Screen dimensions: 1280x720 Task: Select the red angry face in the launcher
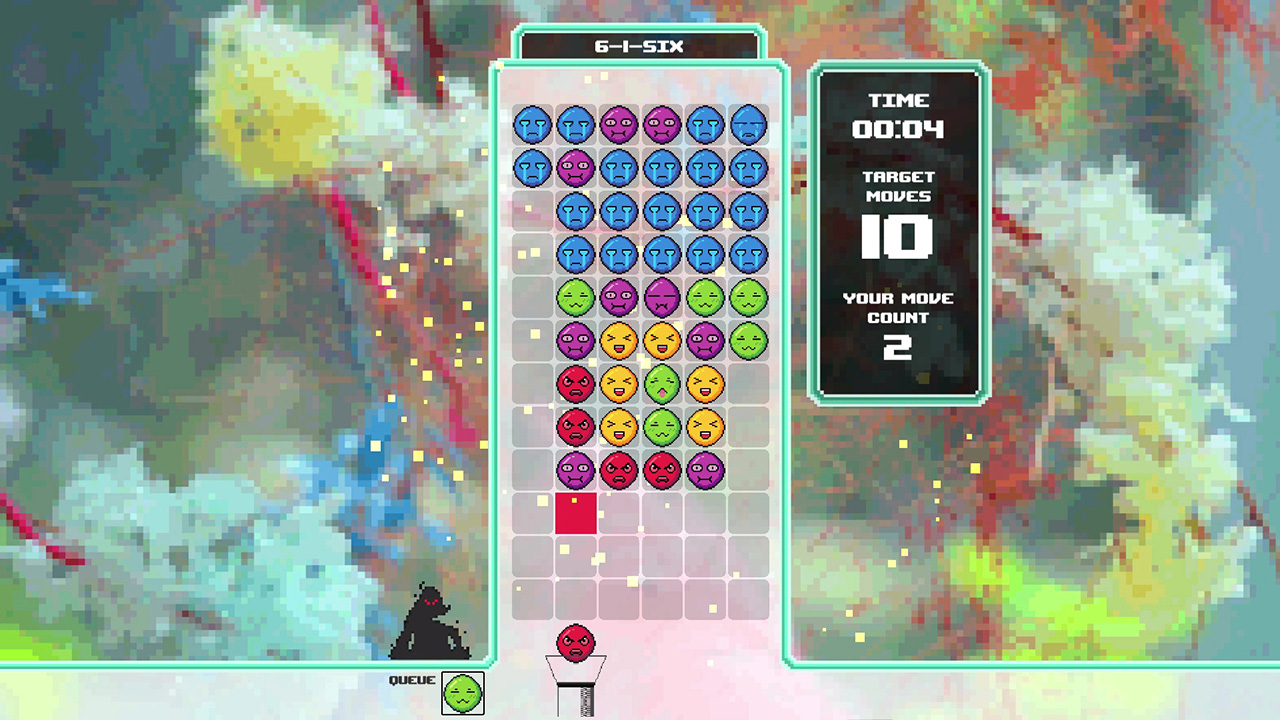[x=576, y=645]
